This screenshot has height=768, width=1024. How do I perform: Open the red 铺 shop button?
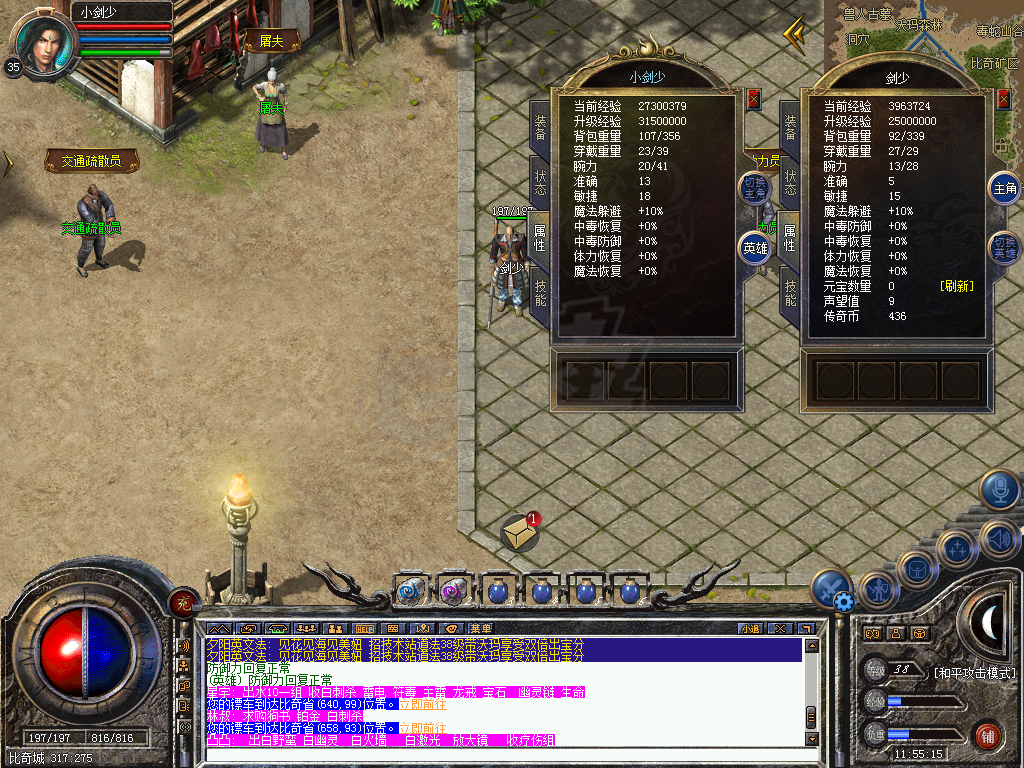987,737
